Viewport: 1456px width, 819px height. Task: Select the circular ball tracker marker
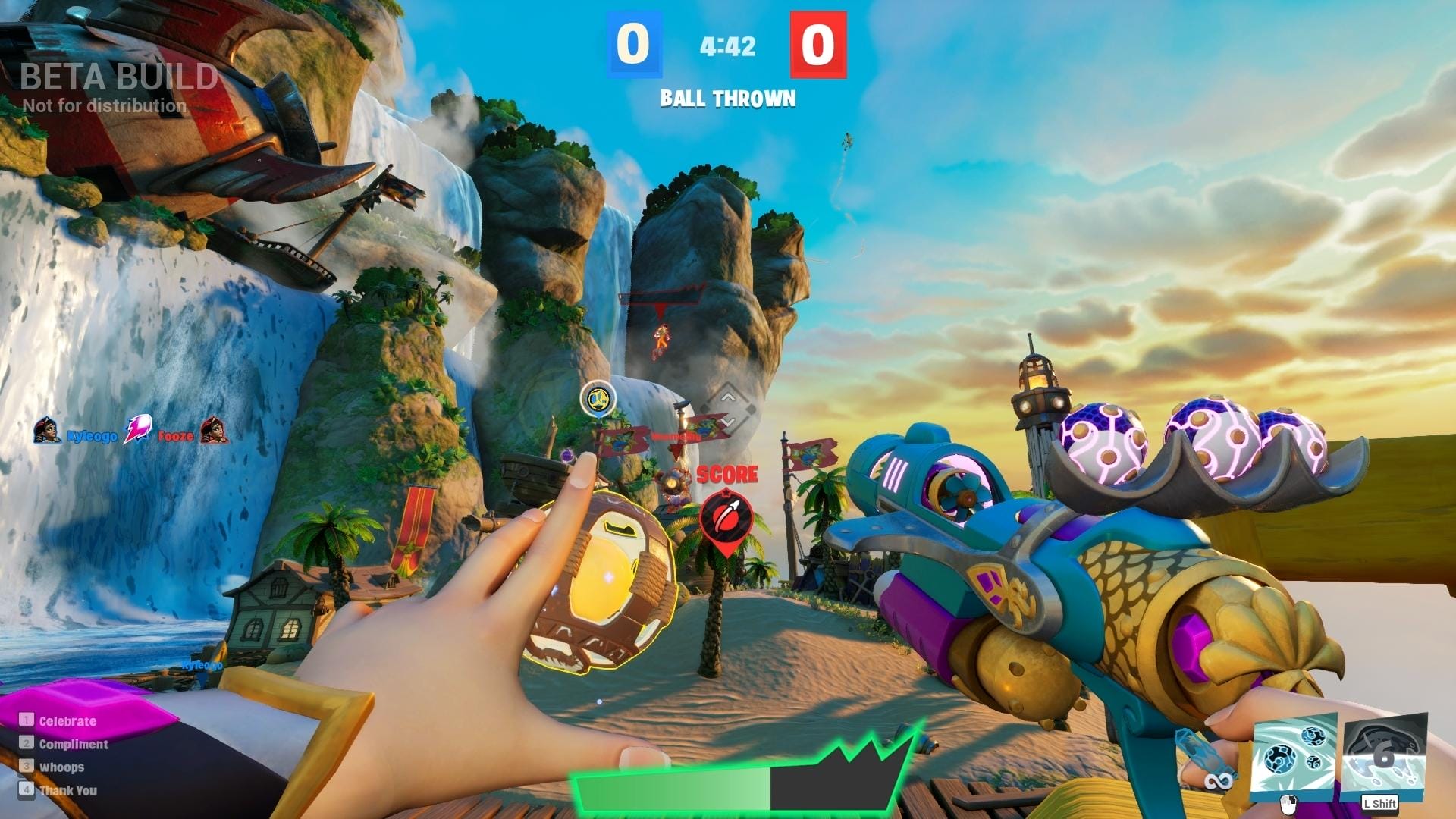point(598,398)
